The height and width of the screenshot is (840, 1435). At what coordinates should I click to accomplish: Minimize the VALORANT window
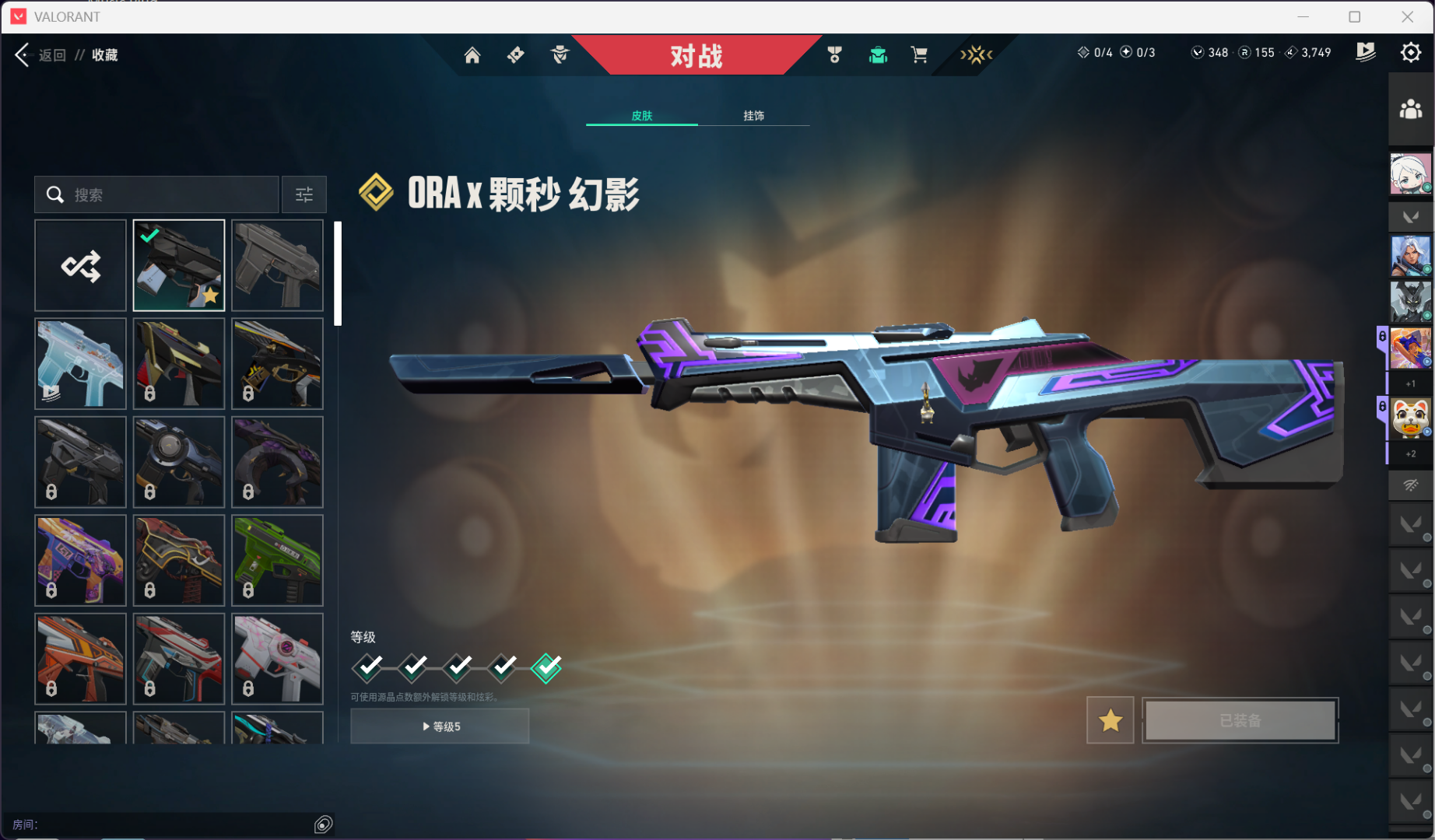click(1303, 16)
